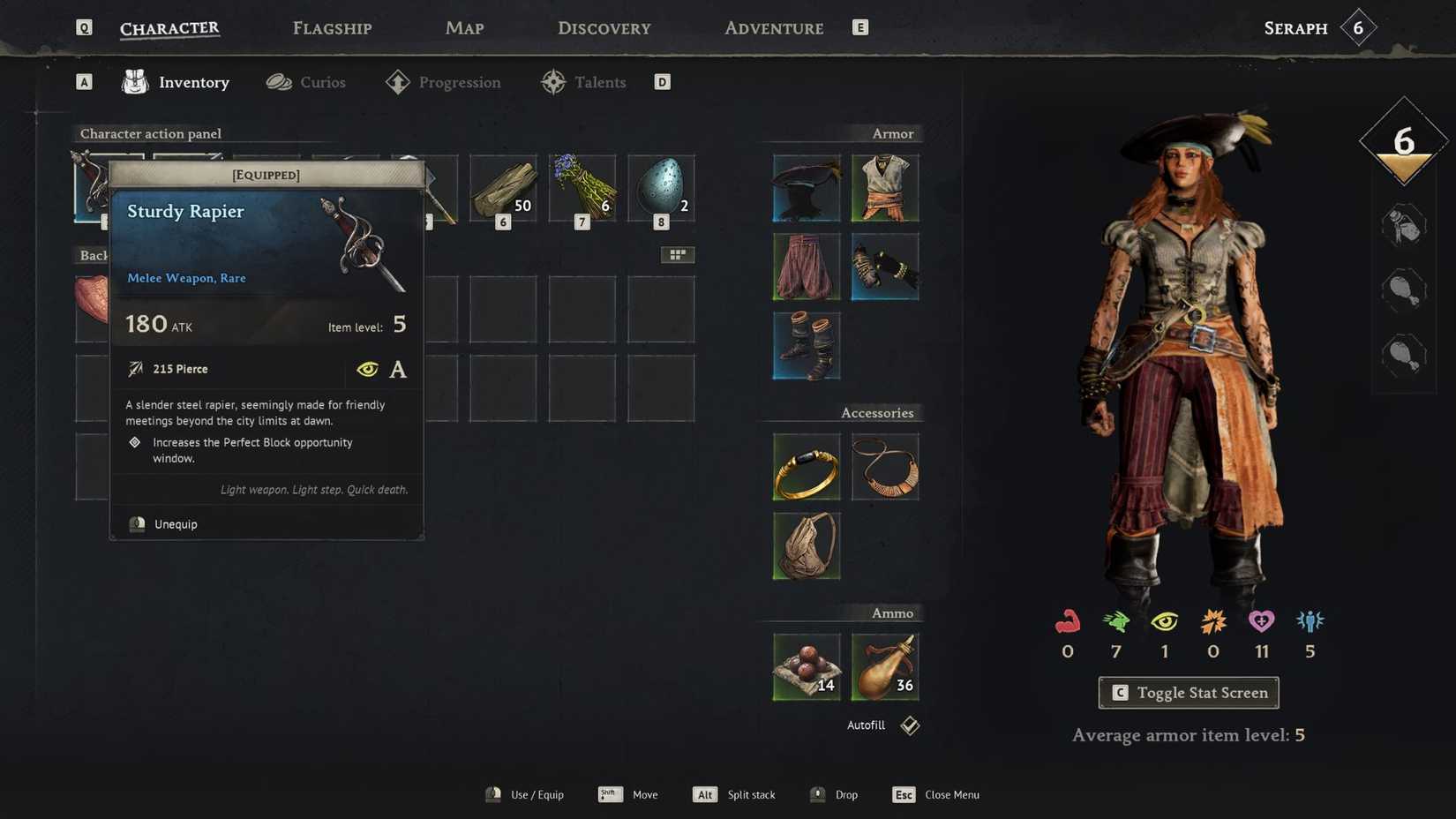Image resolution: width=1456 pixels, height=819 pixels.
Task: Open the Adventure menu
Action: click(x=773, y=27)
